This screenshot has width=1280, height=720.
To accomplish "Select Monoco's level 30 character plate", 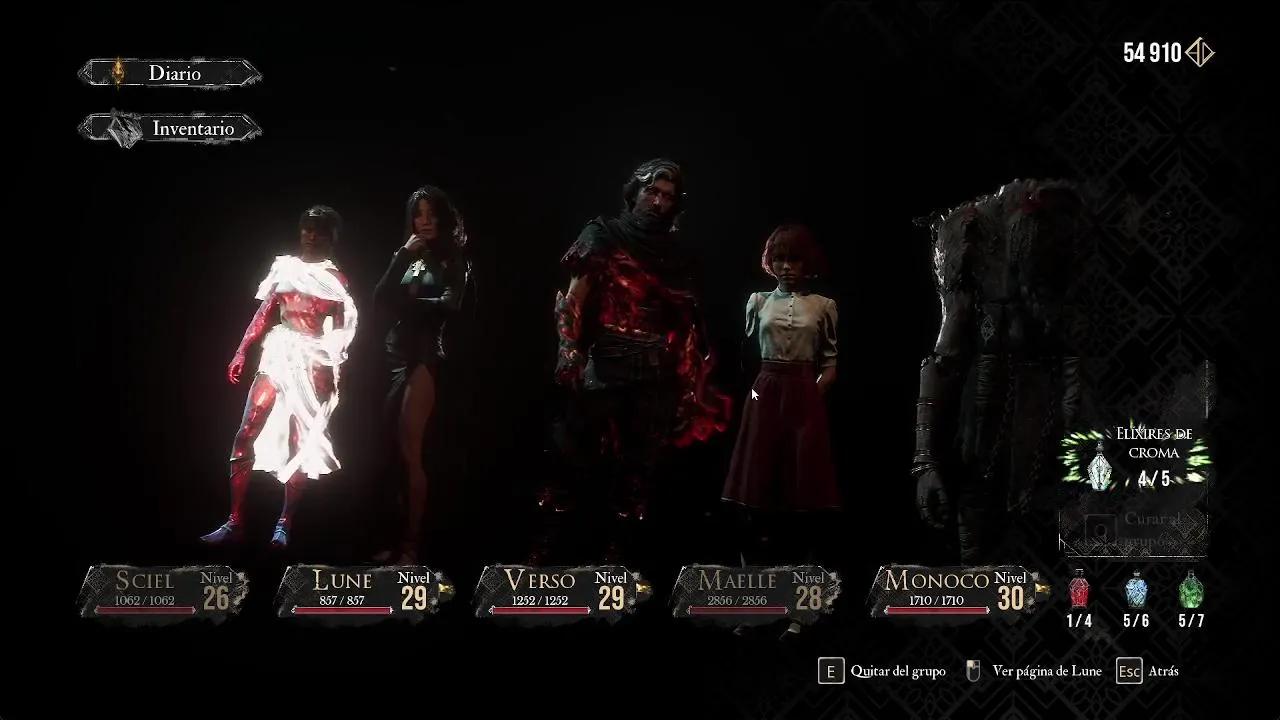I will tap(955, 590).
